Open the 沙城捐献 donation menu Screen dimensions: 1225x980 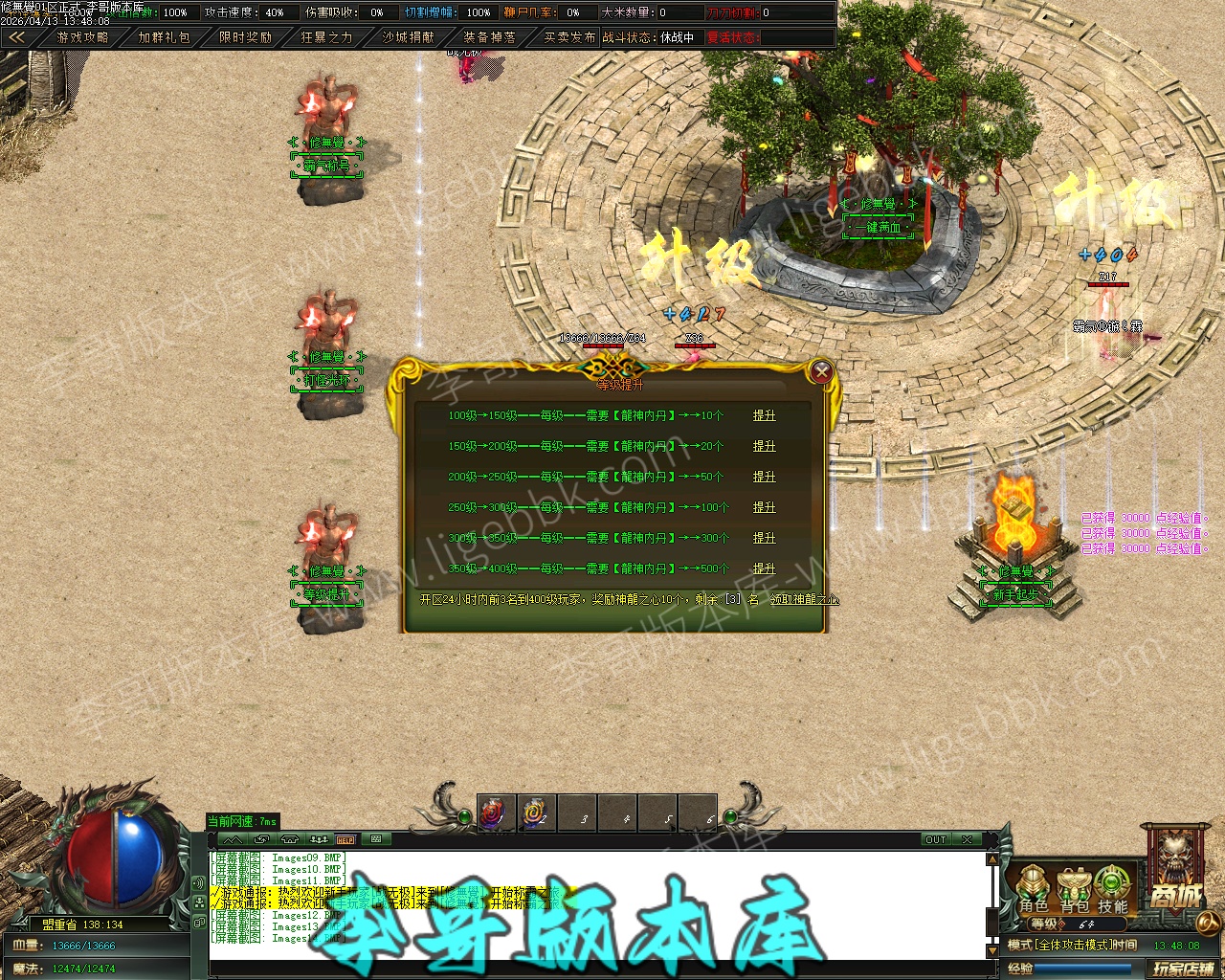click(408, 37)
